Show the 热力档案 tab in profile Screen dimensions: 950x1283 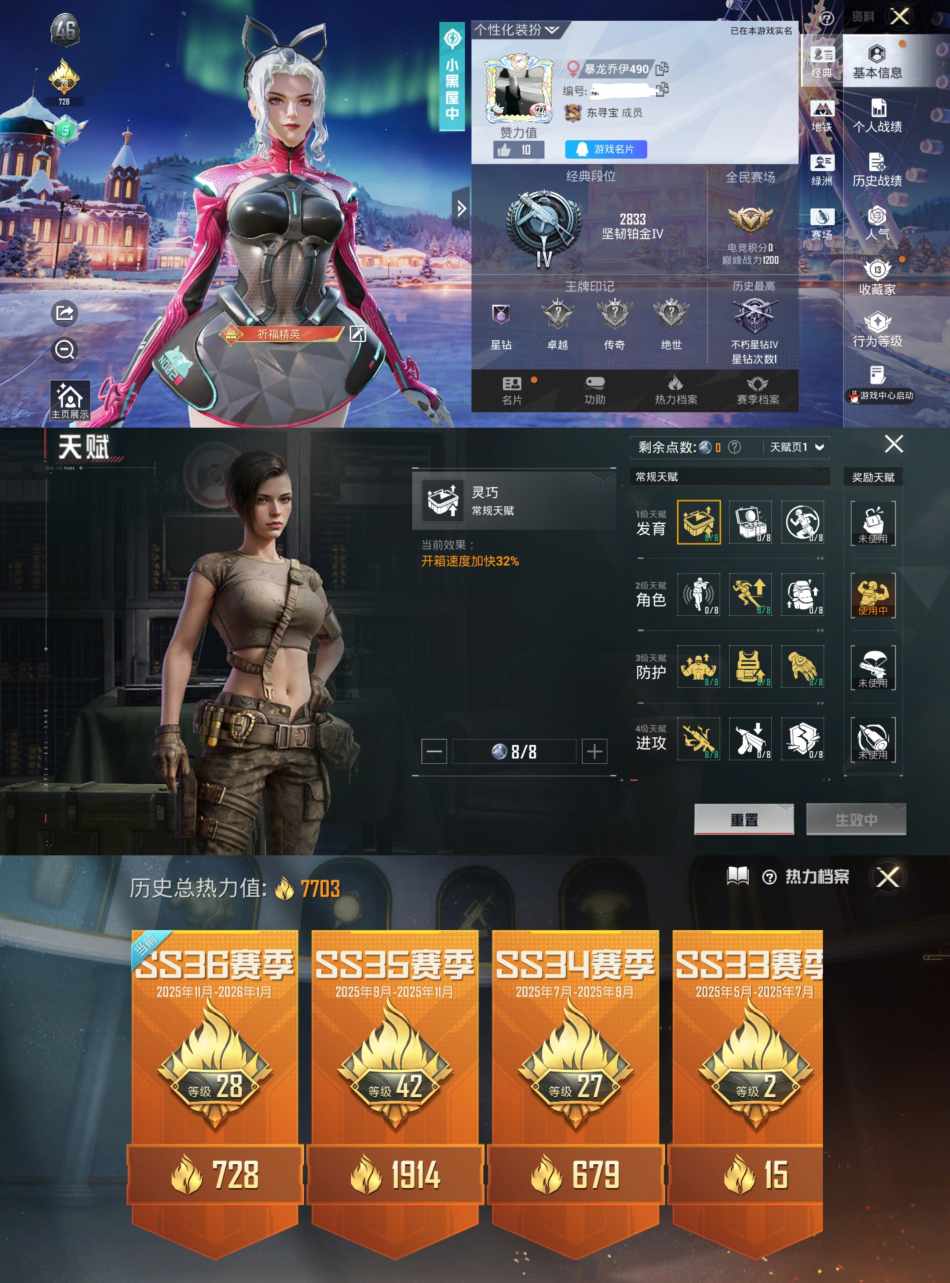coord(676,390)
